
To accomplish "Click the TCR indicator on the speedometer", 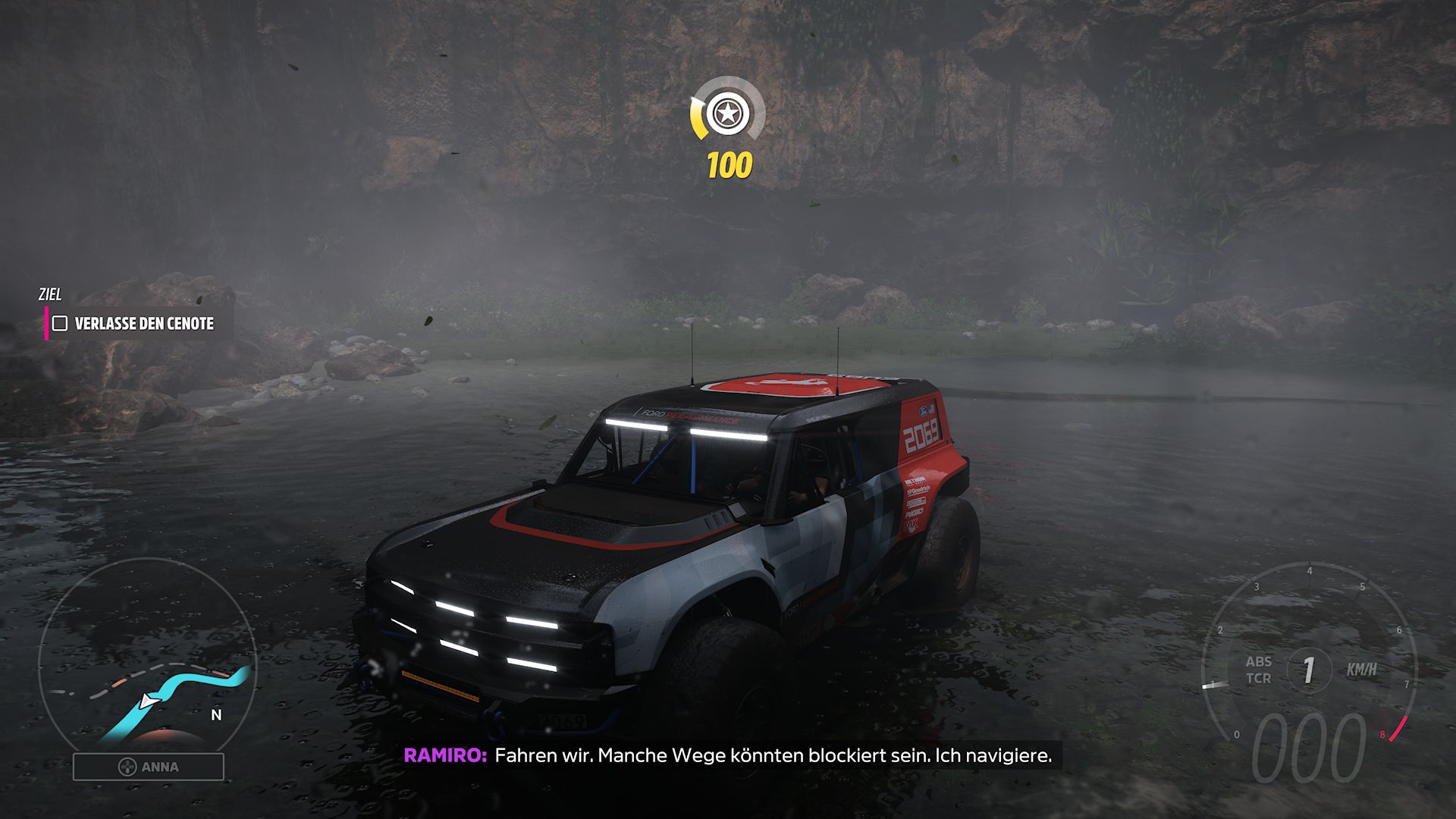I will (x=1258, y=679).
